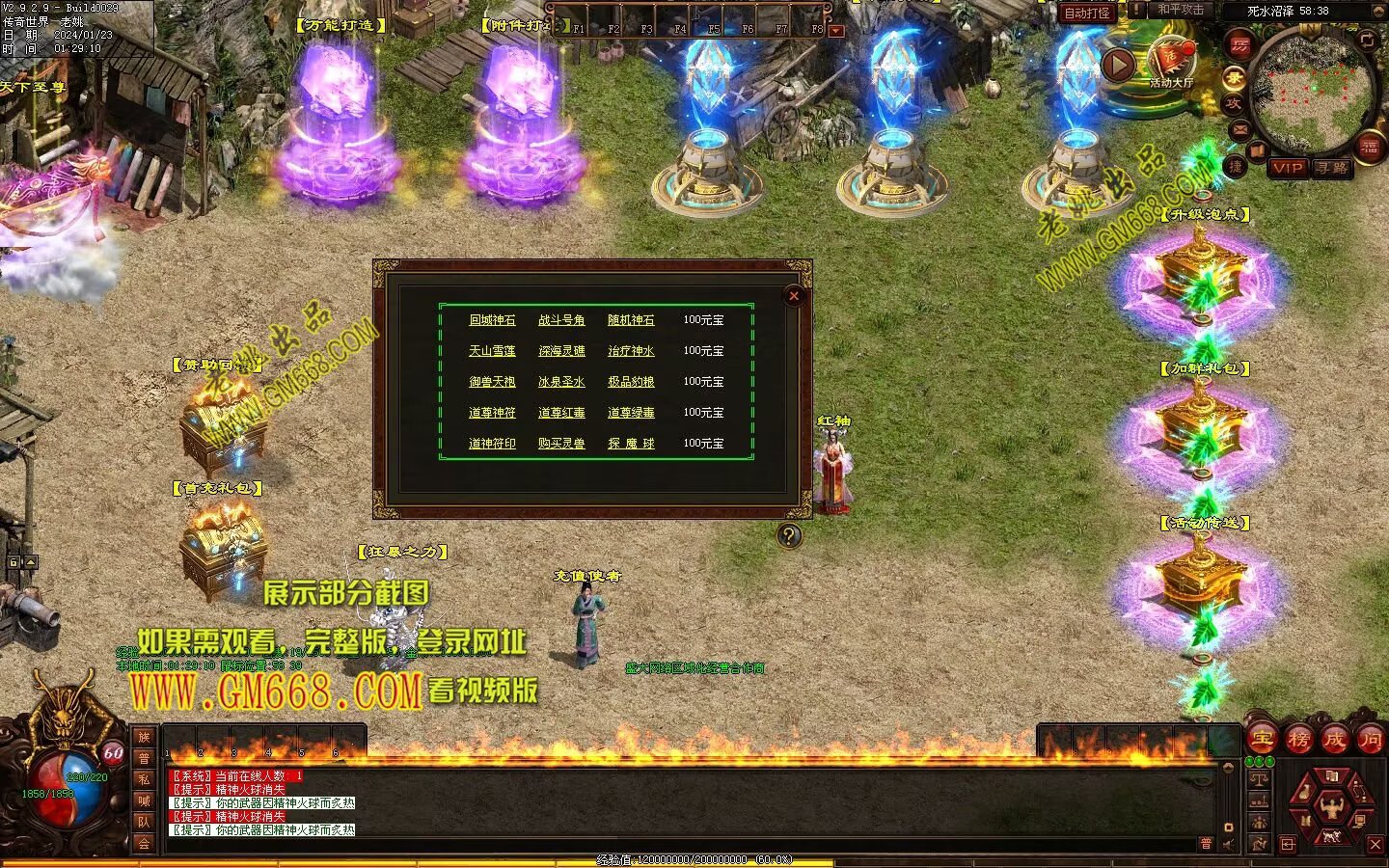Image resolution: width=1389 pixels, height=868 pixels.
Task: Open the 购买灵兽 link
Action: (561, 444)
